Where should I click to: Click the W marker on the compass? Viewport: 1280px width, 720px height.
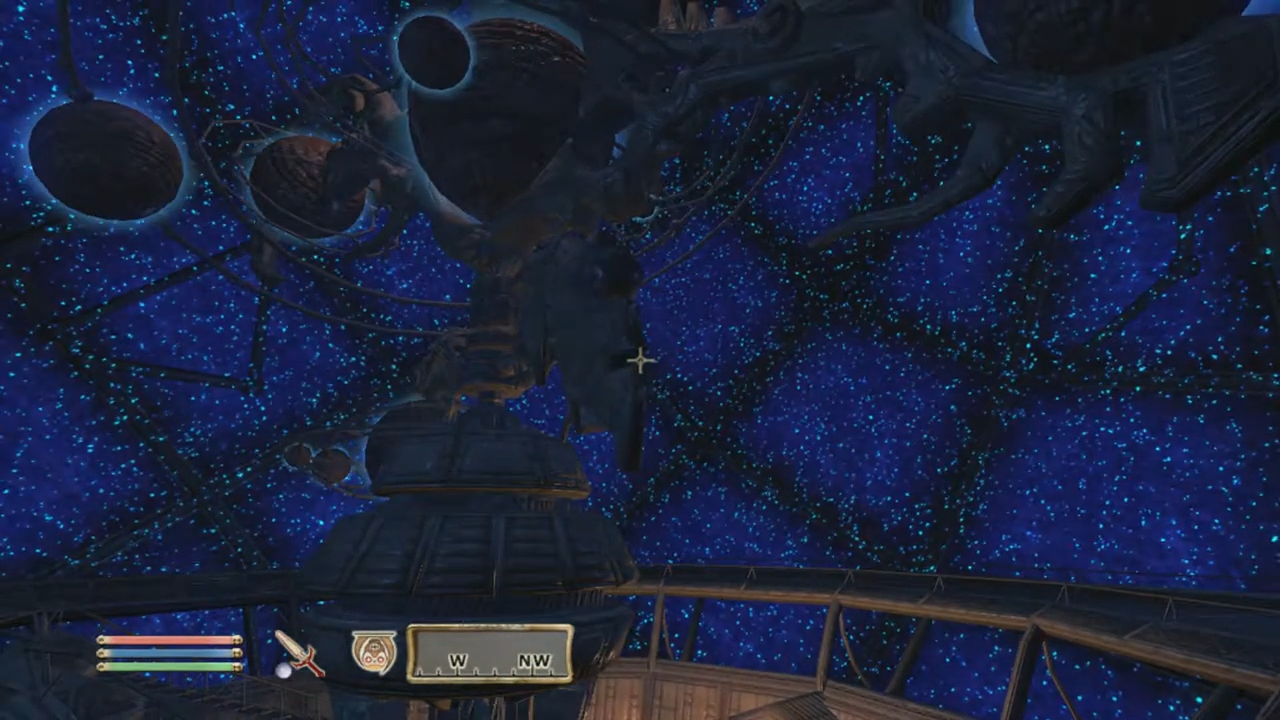pos(458,661)
